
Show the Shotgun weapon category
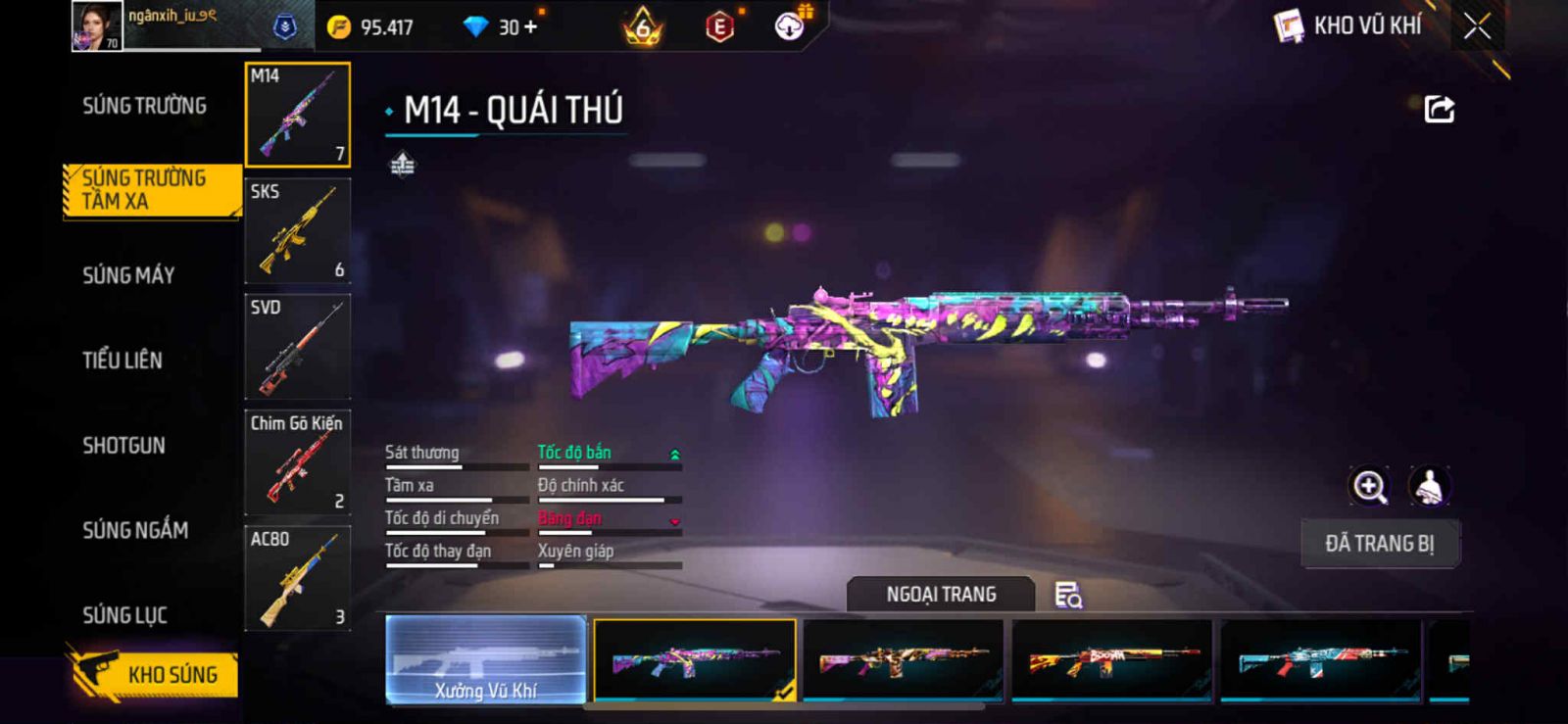[x=124, y=446]
